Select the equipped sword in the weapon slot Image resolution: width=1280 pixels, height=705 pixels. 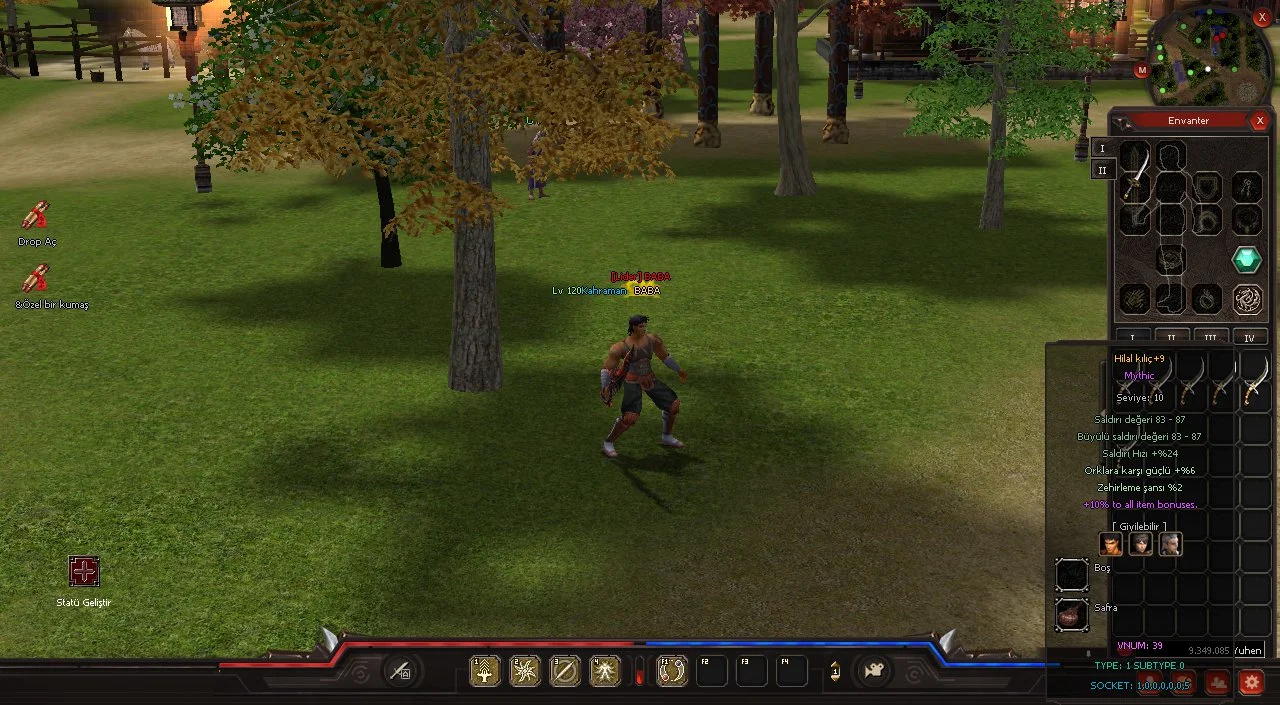1134,172
